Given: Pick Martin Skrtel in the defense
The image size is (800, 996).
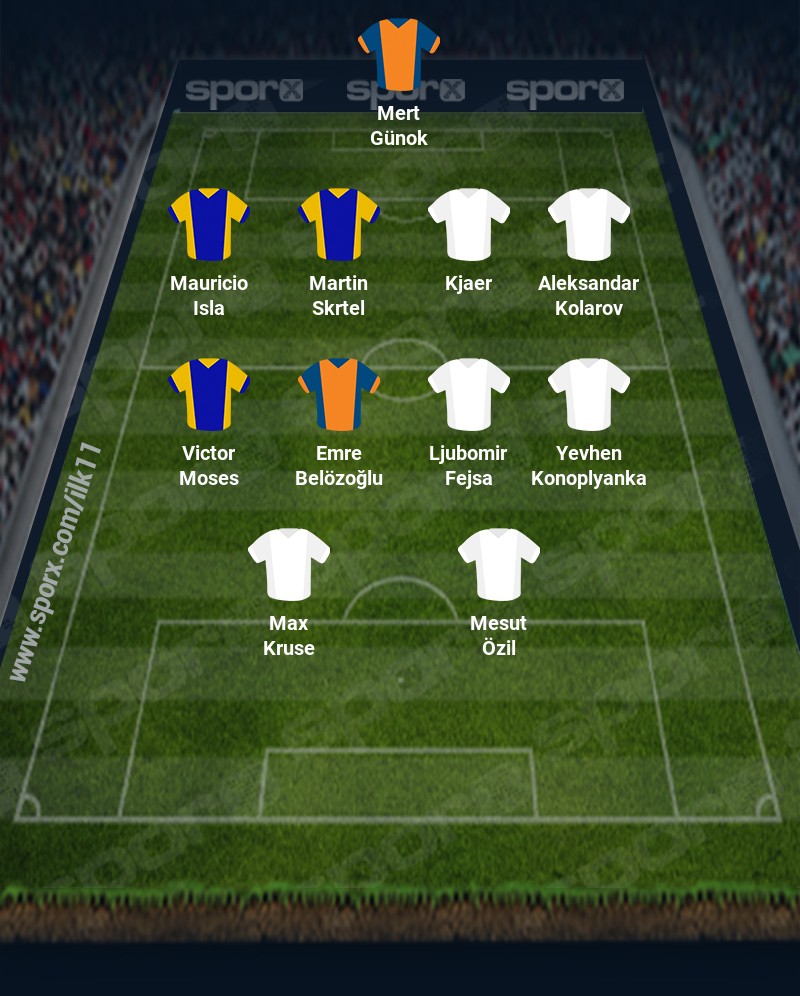Looking at the screenshot, I should click(x=338, y=224).
